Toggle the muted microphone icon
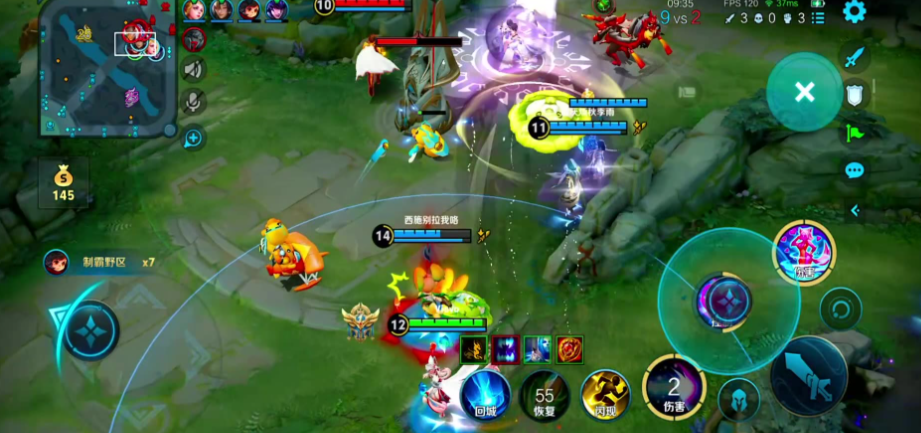This screenshot has height=433, width=921. (x=194, y=100)
